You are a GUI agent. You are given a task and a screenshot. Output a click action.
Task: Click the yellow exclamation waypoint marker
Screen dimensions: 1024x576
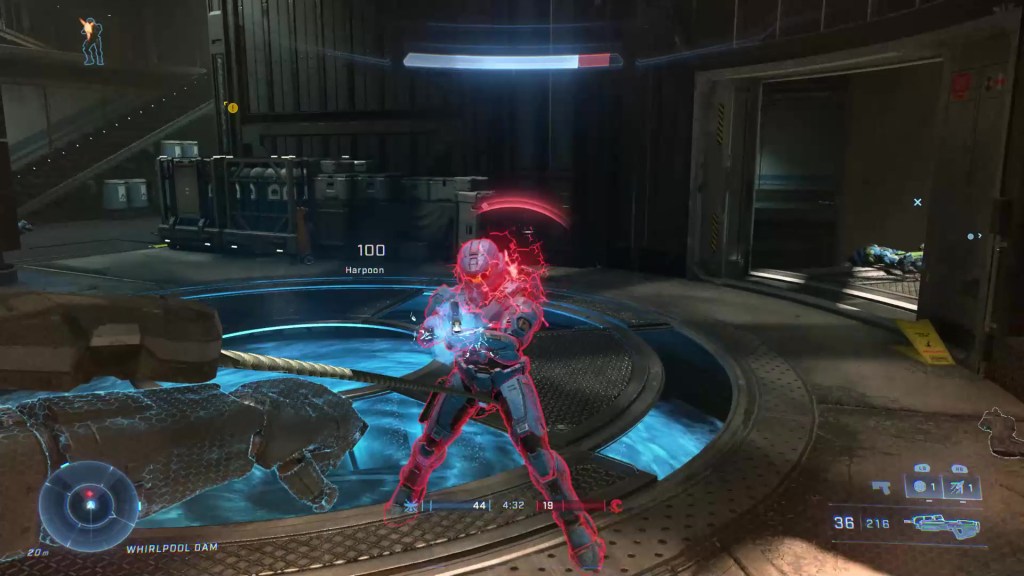click(x=232, y=107)
